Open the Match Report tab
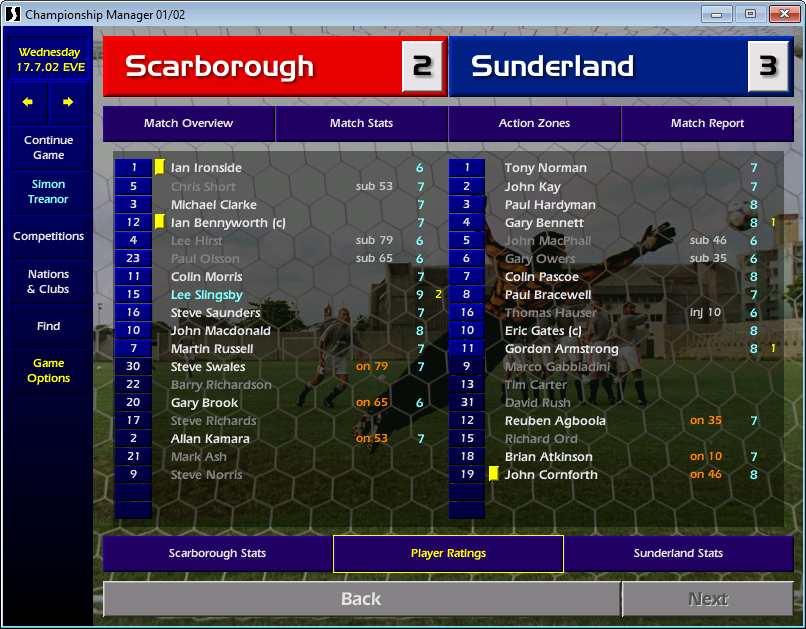 tap(707, 124)
